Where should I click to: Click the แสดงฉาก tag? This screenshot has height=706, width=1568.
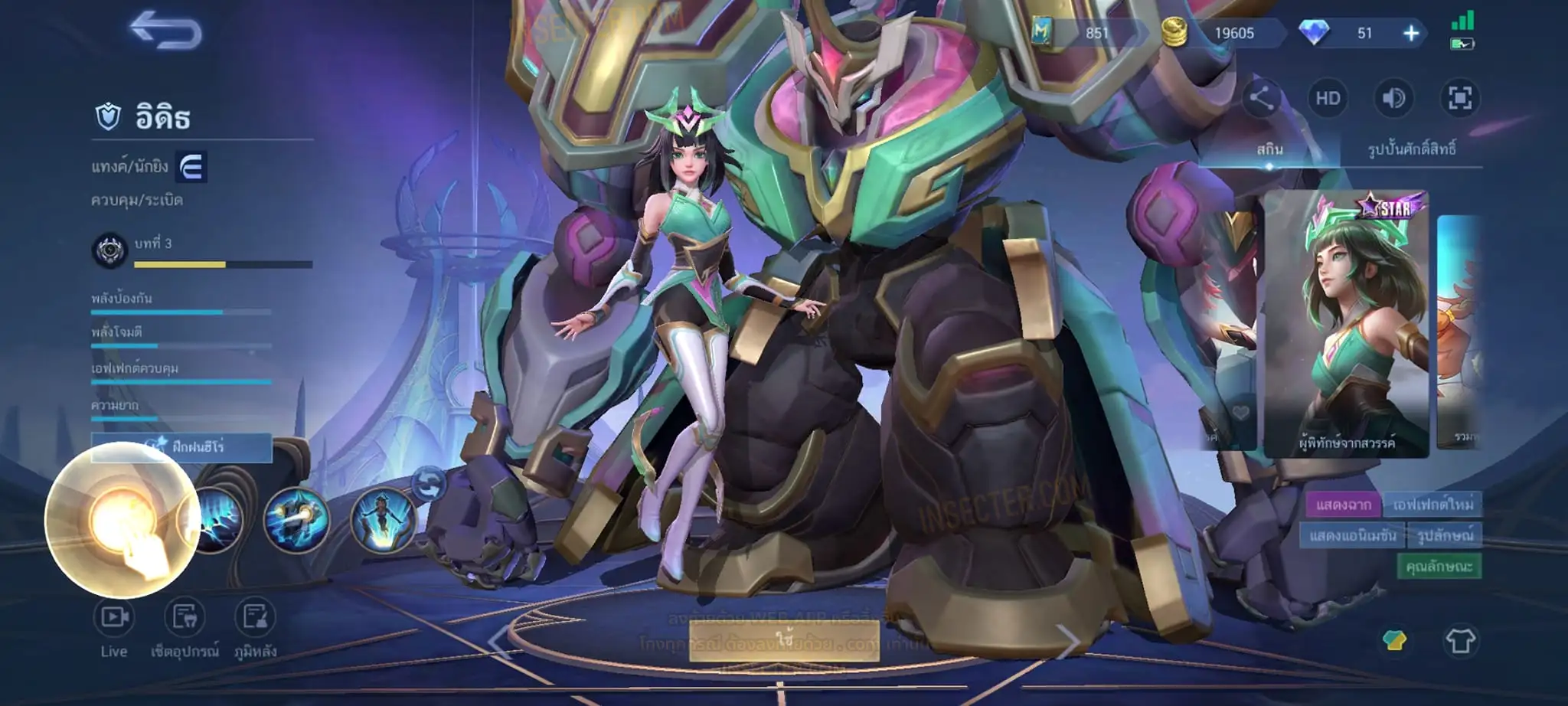point(1344,505)
